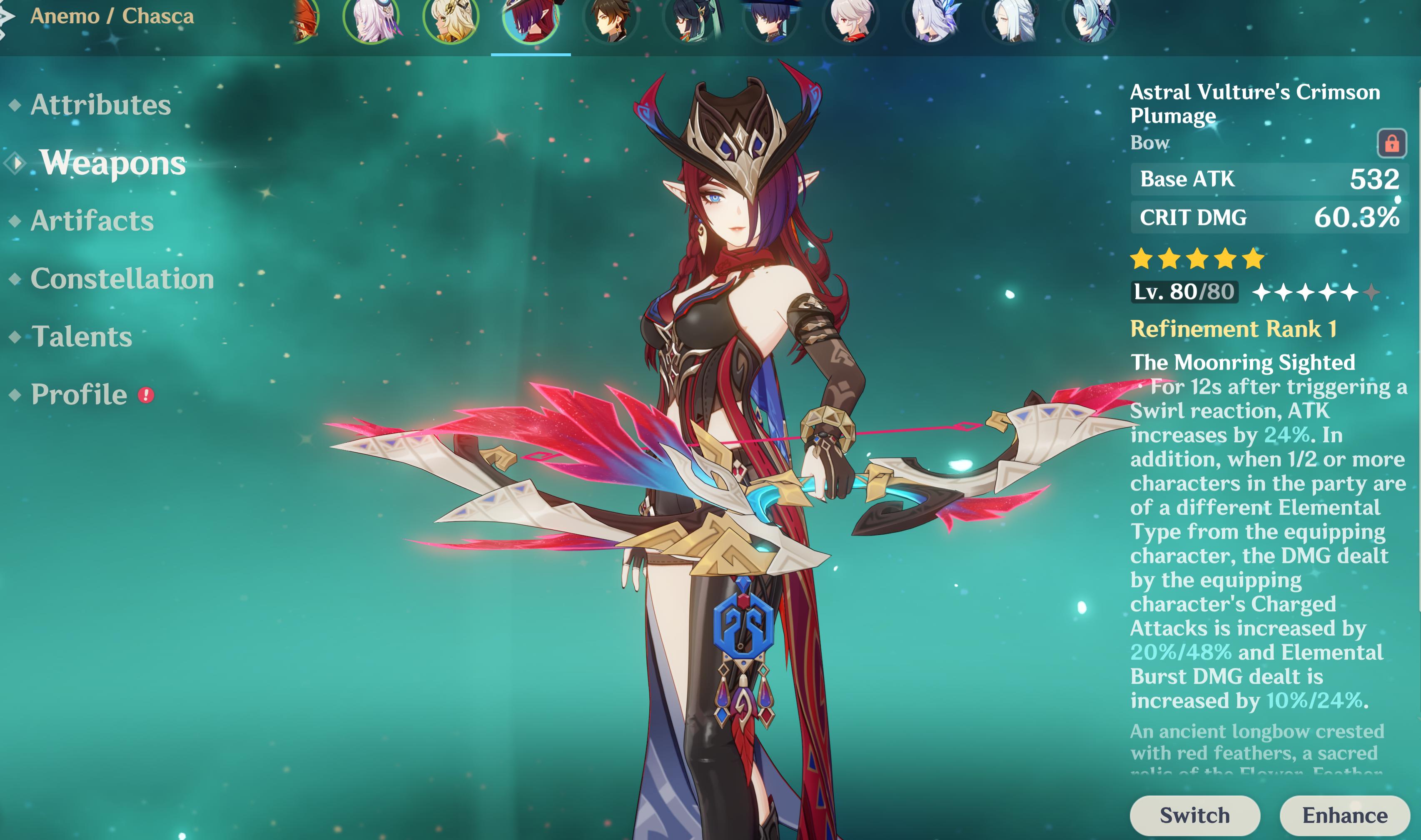Select the Weapons menu entry
This screenshot has height=840, width=1421.
[x=112, y=163]
